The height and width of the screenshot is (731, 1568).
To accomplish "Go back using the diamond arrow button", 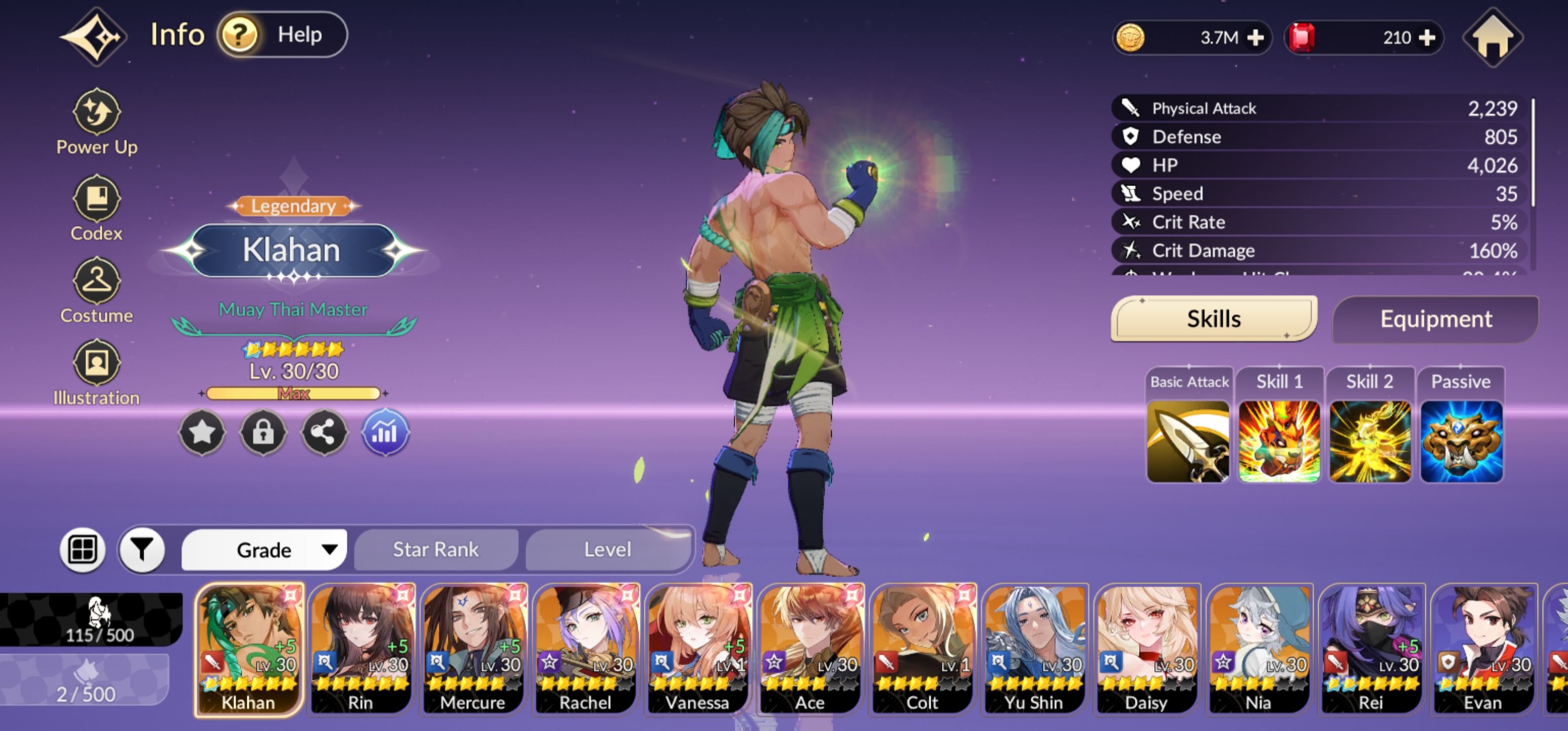I will pyautogui.click(x=94, y=37).
